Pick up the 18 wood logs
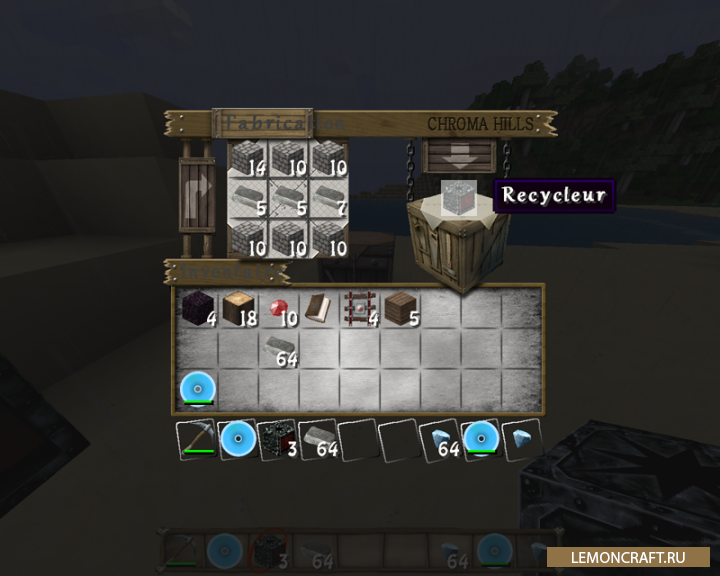720x576 pixels. click(x=239, y=309)
